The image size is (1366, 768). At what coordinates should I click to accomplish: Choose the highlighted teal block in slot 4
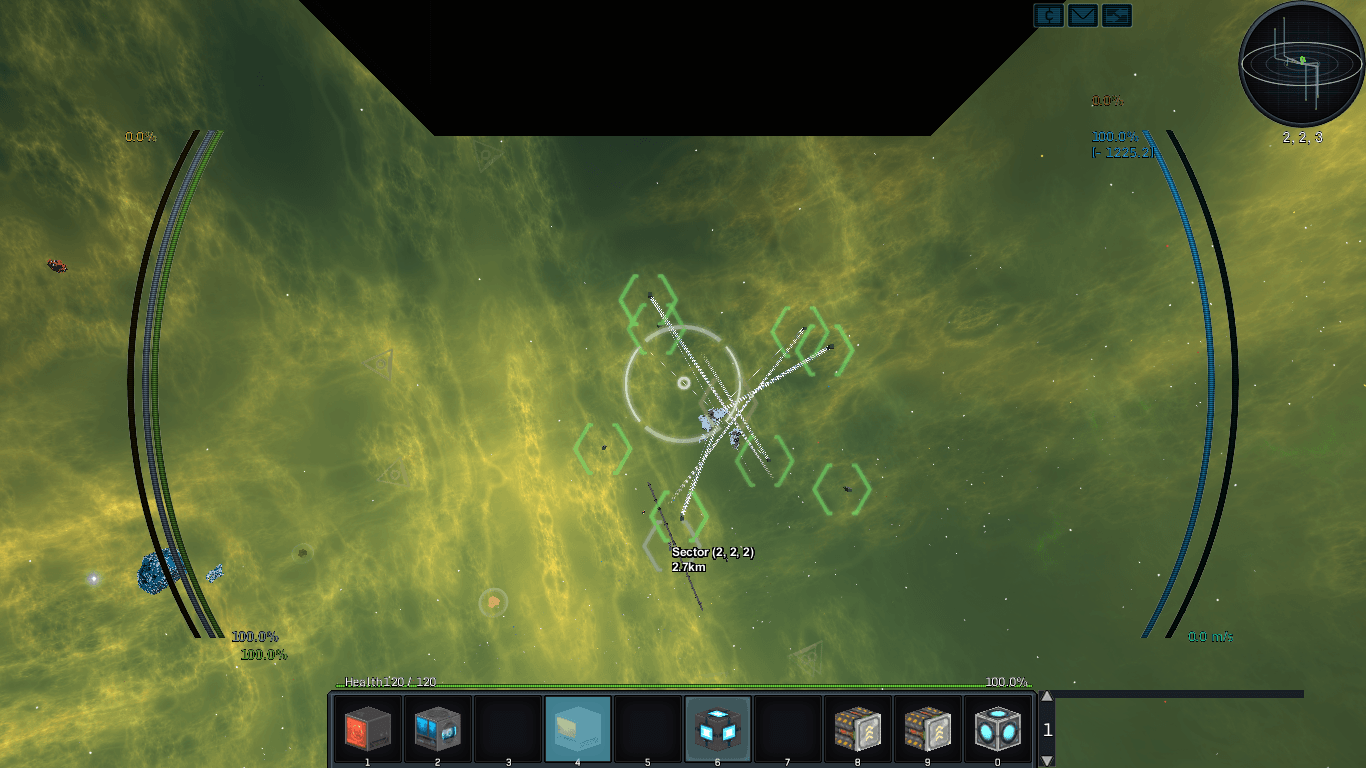(x=577, y=729)
